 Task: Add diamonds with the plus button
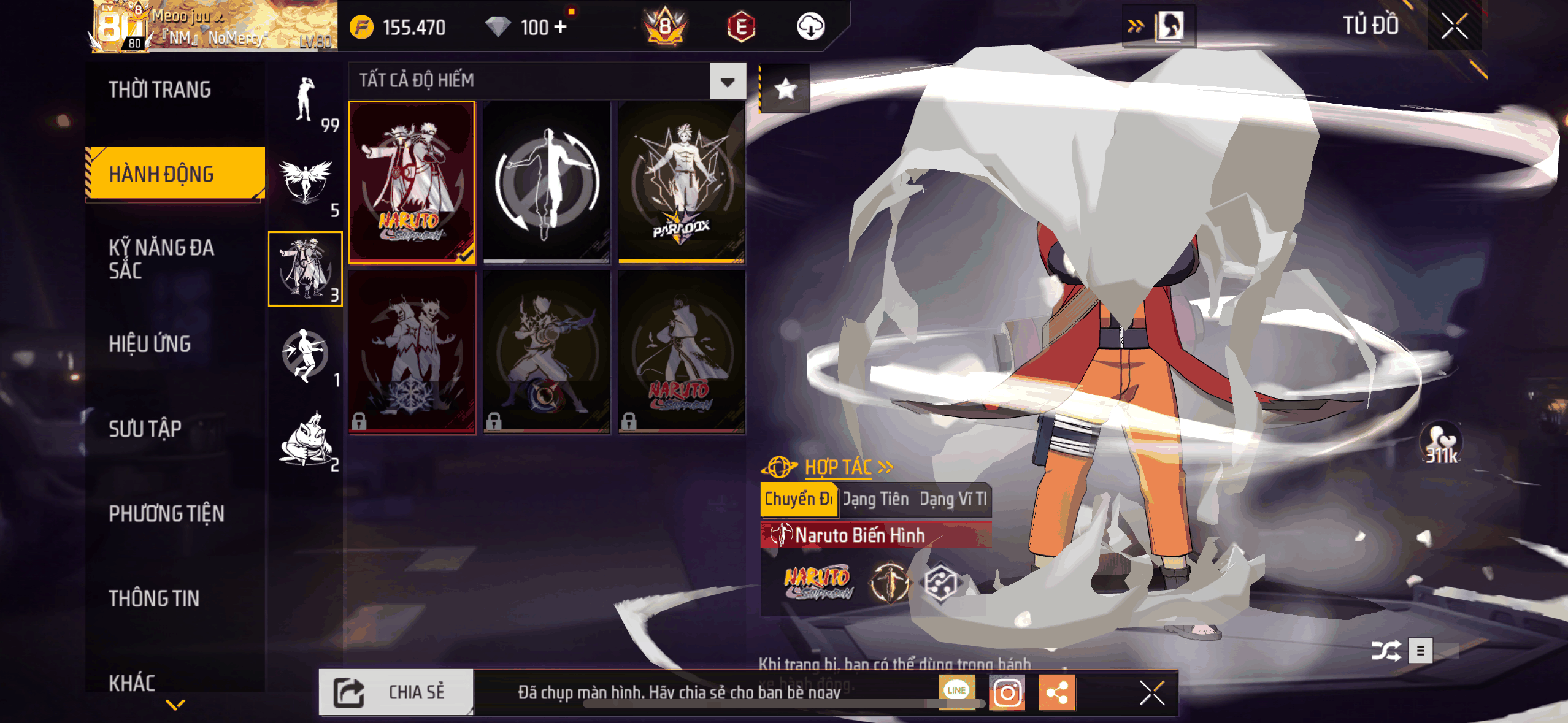(x=559, y=27)
